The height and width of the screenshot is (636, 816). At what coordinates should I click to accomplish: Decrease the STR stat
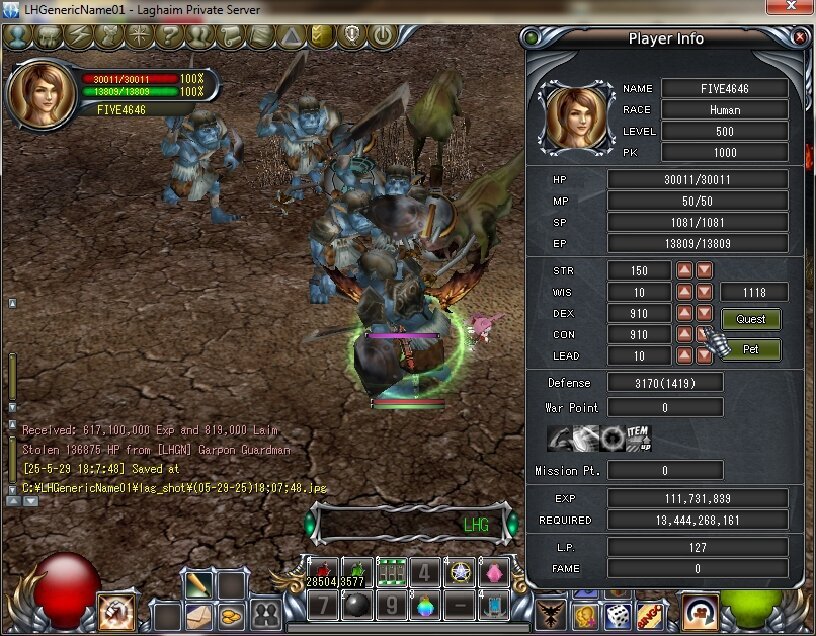(x=705, y=271)
